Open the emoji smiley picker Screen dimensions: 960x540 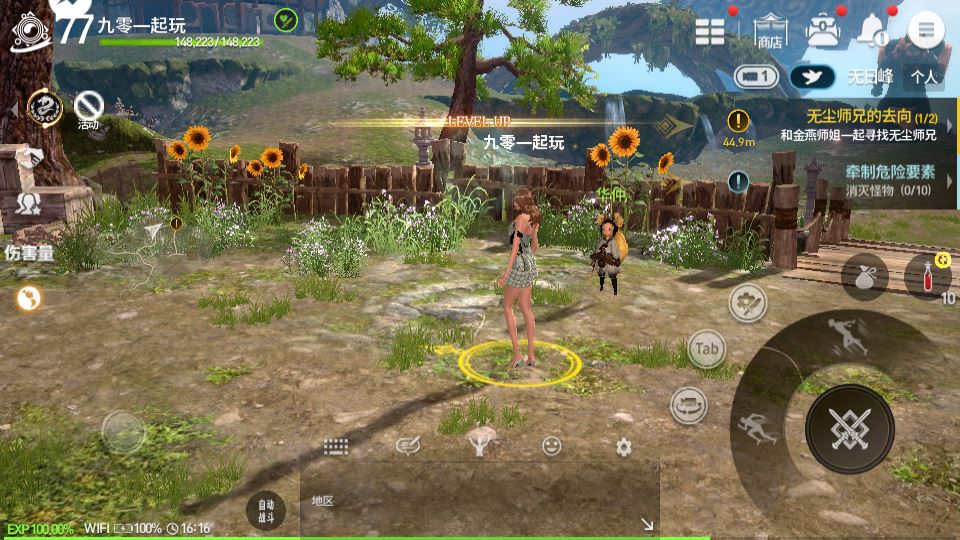(x=551, y=447)
